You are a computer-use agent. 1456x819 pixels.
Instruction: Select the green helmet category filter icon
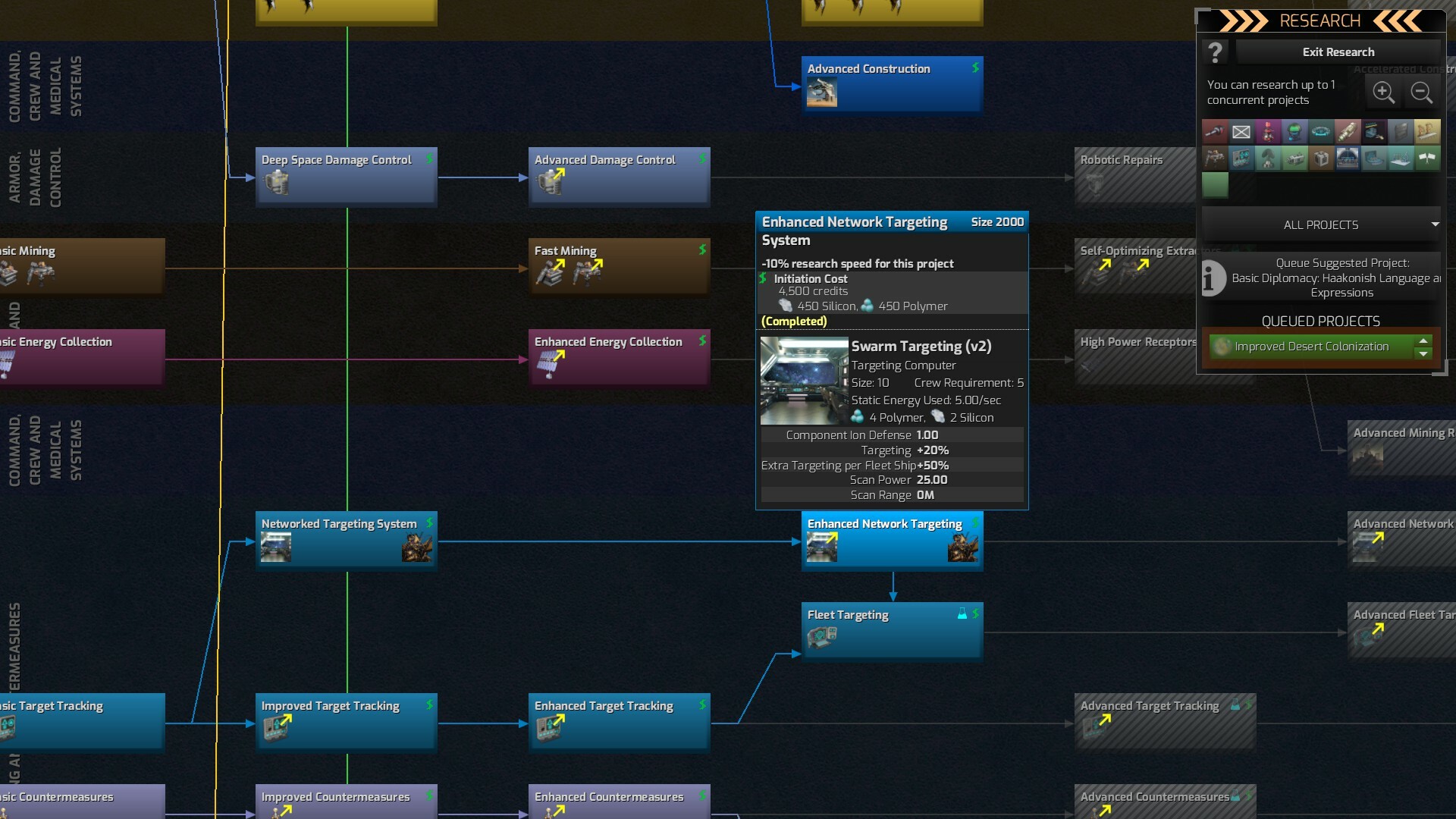(1294, 132)
